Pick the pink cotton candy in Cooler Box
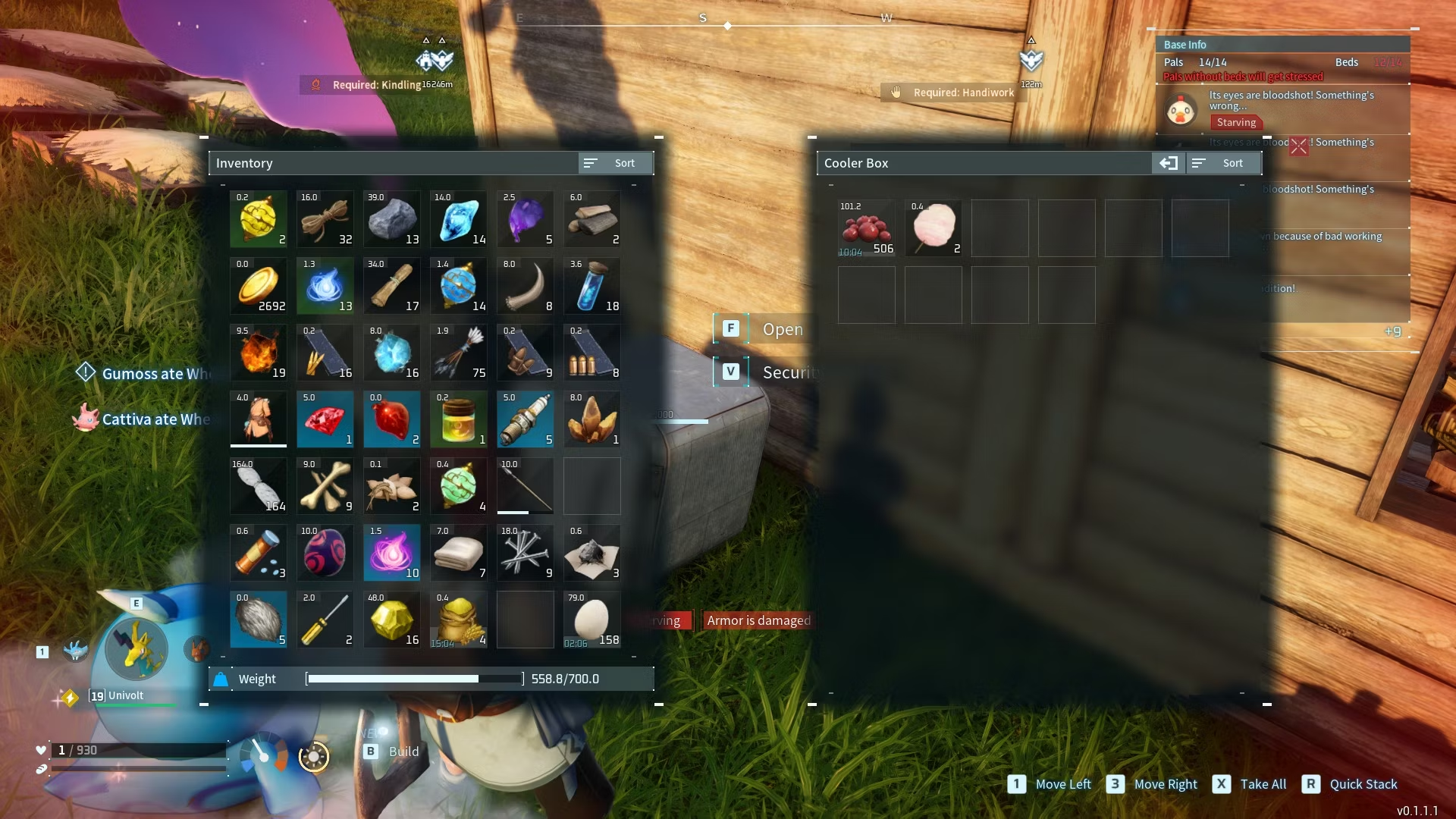The height and width of the screenshot is (819, 1456). 933,228
